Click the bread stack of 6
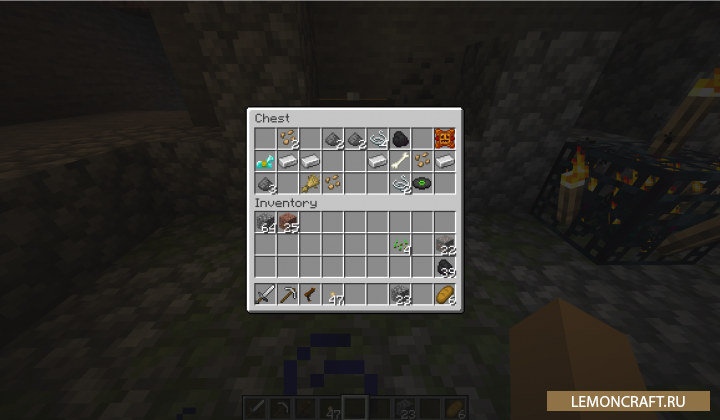Screen dimensions: 720x420 (x=445, y=294)
